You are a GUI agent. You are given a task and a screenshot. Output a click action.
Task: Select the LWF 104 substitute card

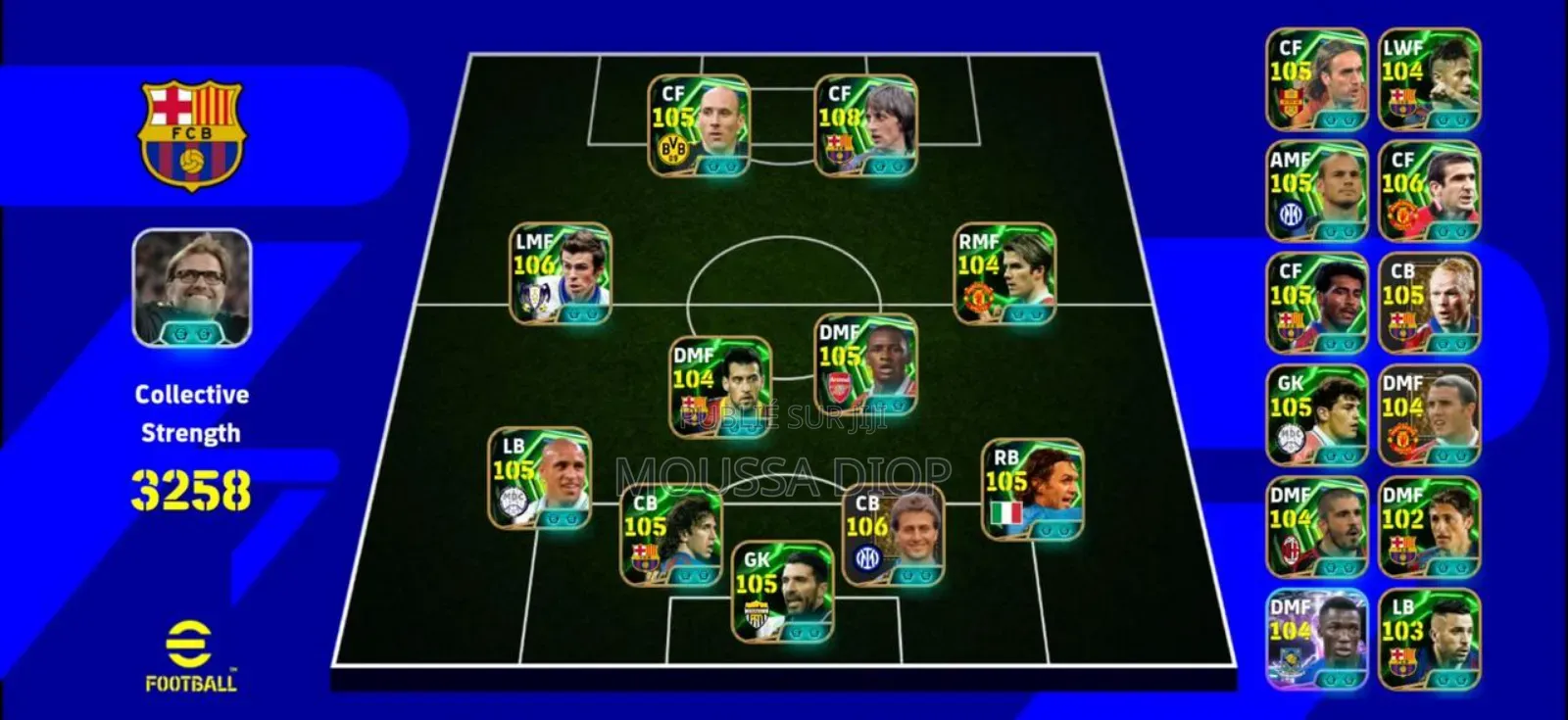[x=1429, y=79]
